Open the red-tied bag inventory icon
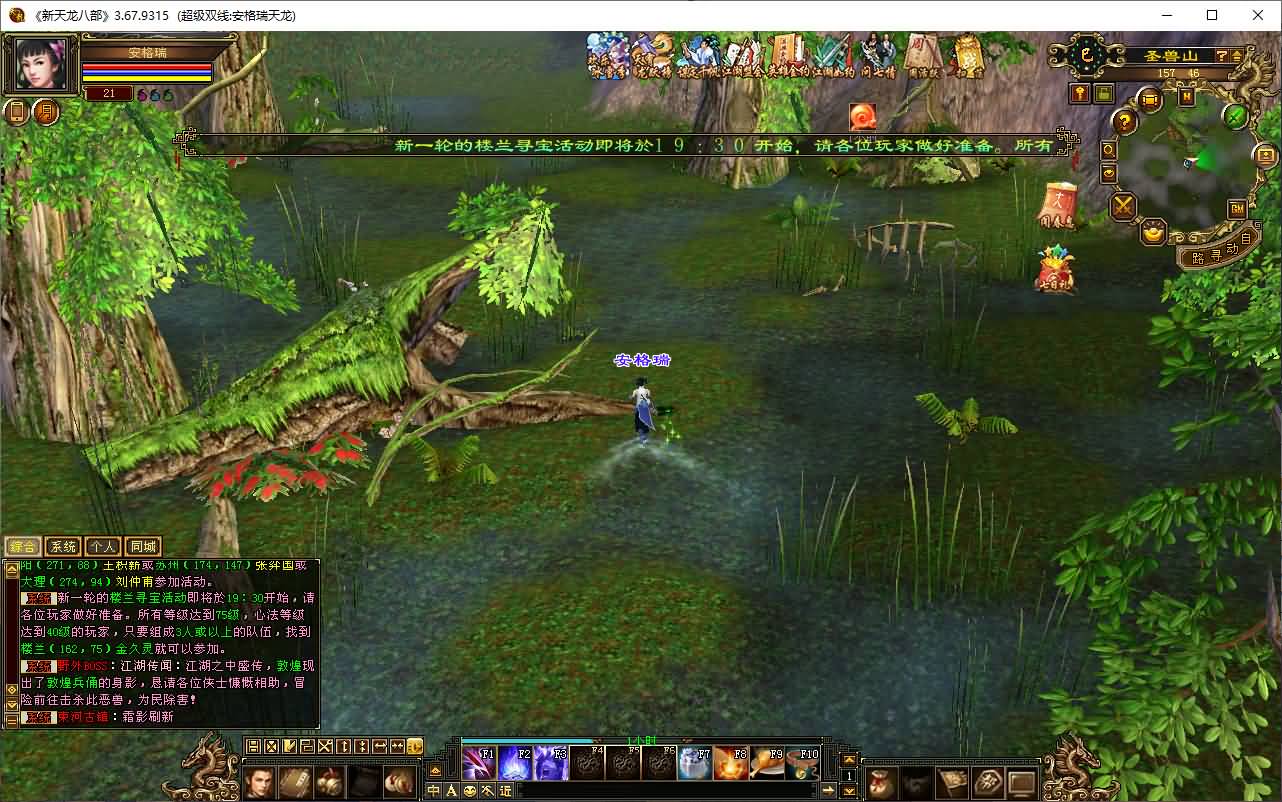Image resolution: width=1282 pixels, height=802 pixels. coord(881,782)
